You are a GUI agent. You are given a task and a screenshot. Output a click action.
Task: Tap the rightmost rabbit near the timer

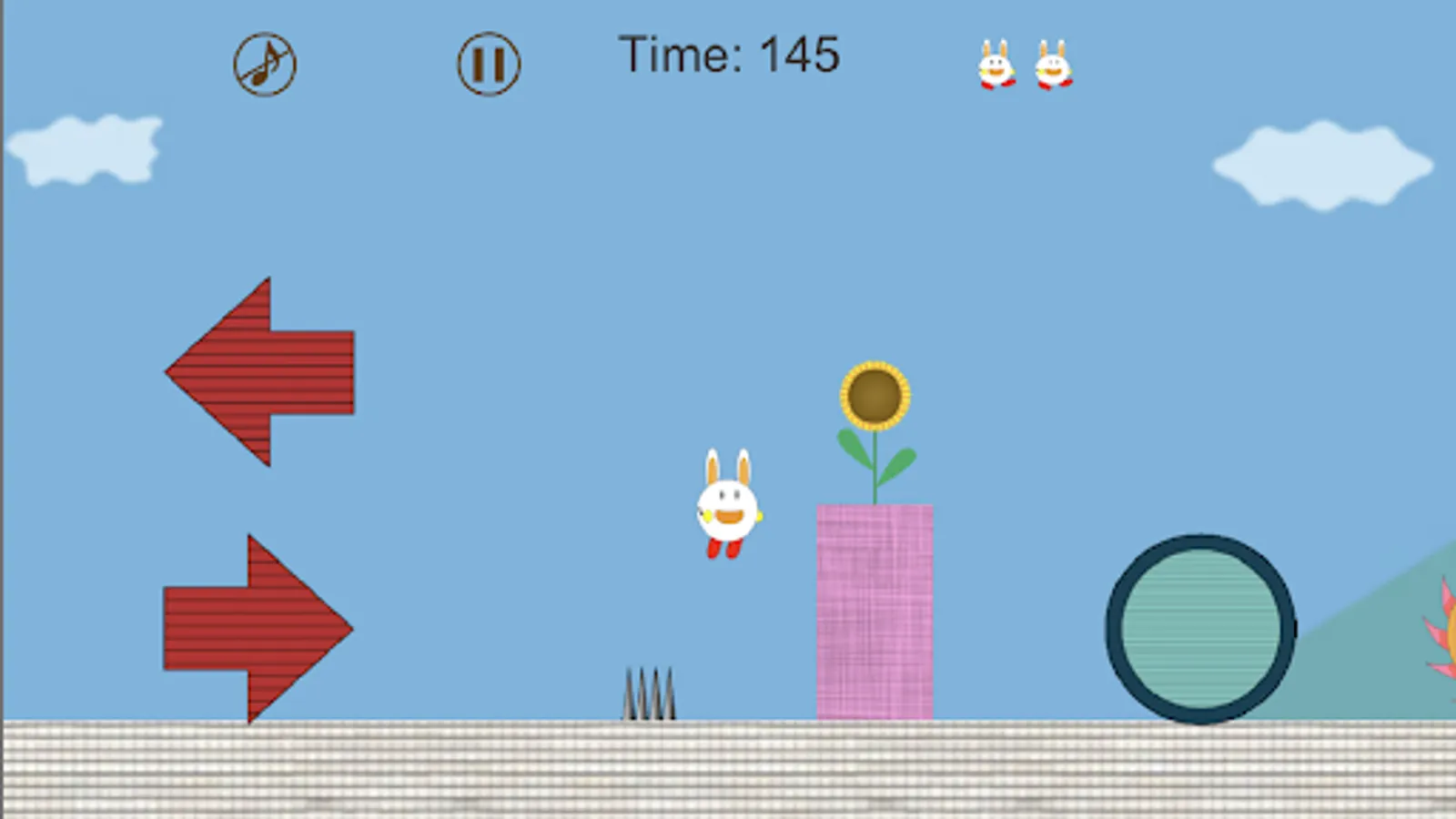[1054, 66]
